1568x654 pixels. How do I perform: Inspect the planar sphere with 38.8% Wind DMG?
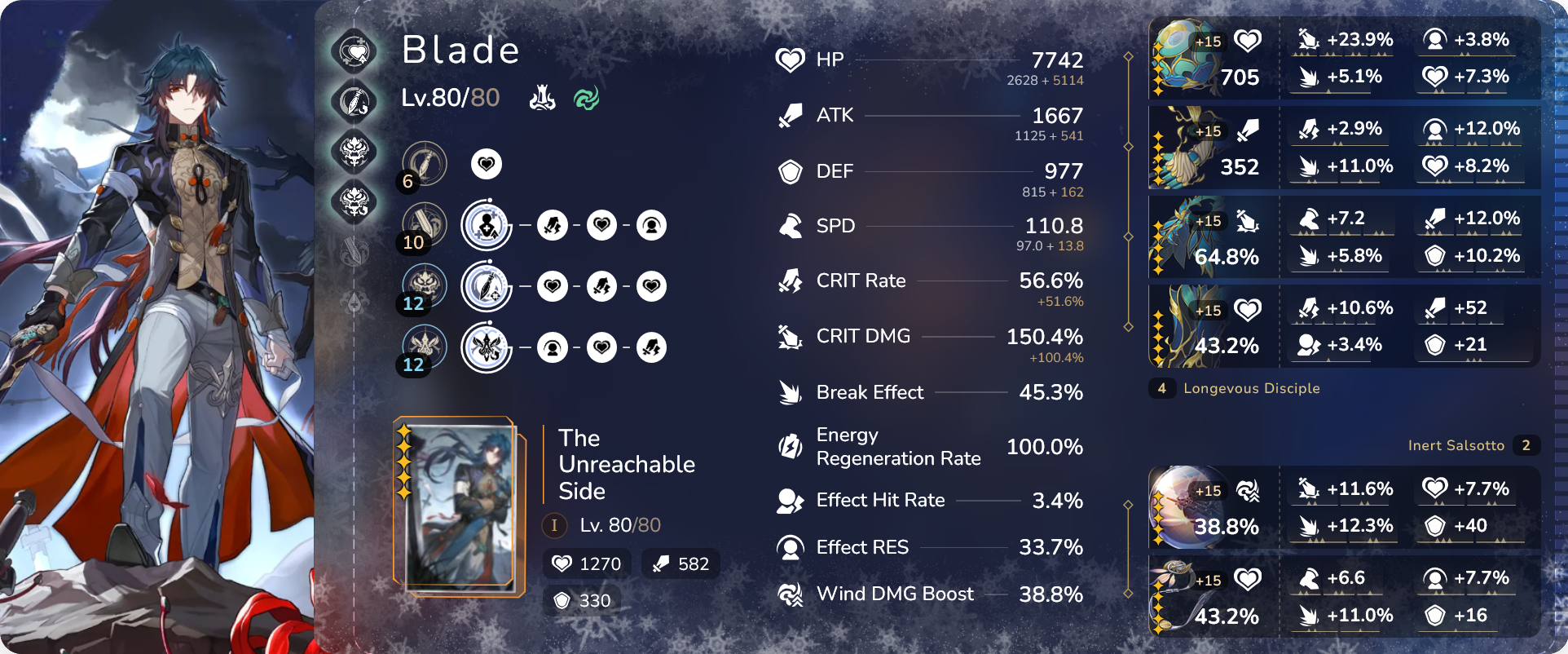click(x=1213, y=507)
